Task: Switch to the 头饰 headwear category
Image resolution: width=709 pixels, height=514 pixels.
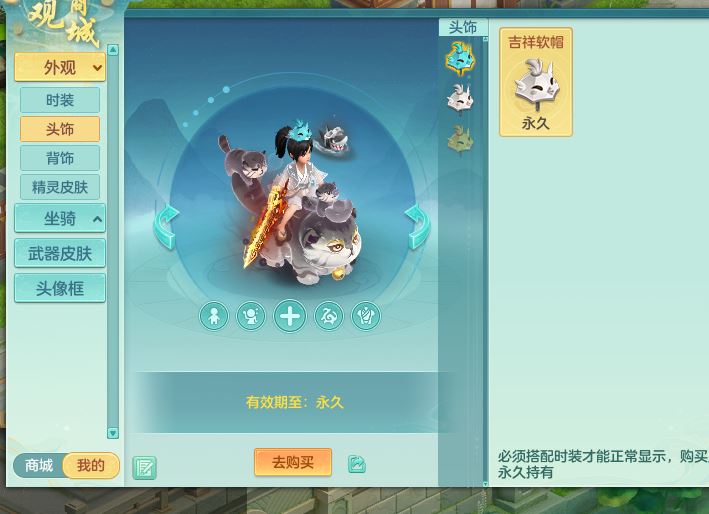Action: coord(60,129)
